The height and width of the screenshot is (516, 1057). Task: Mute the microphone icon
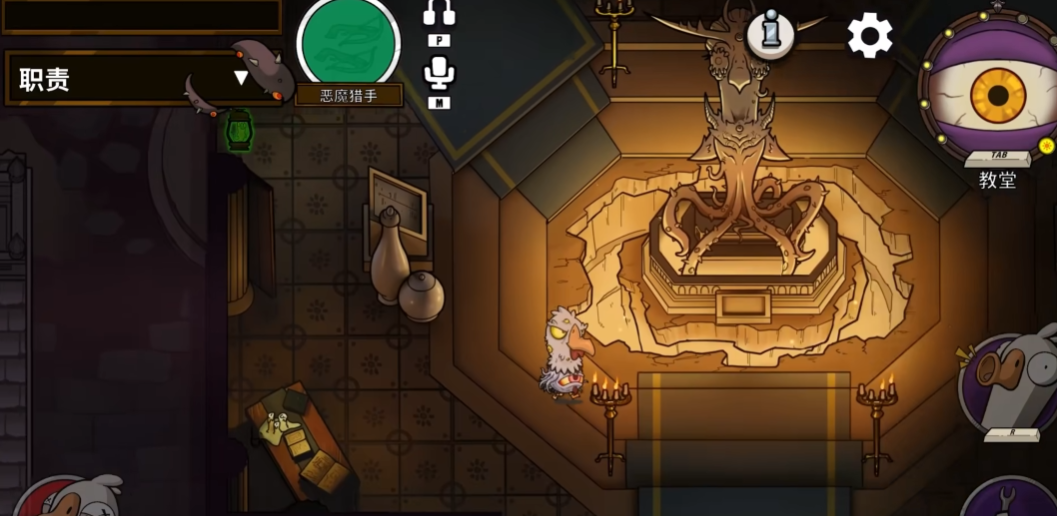438,72
